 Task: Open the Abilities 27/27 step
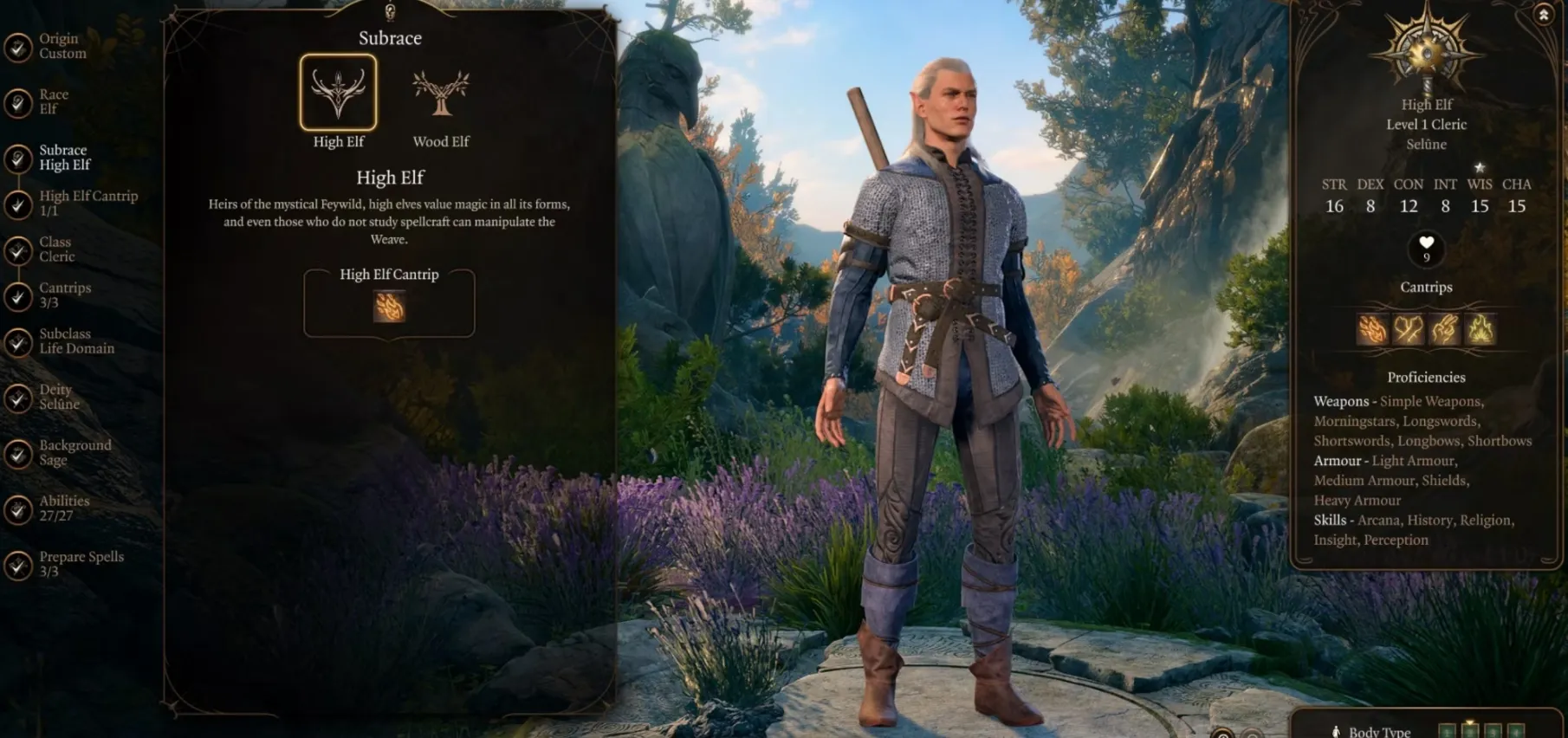pos(63,508)
